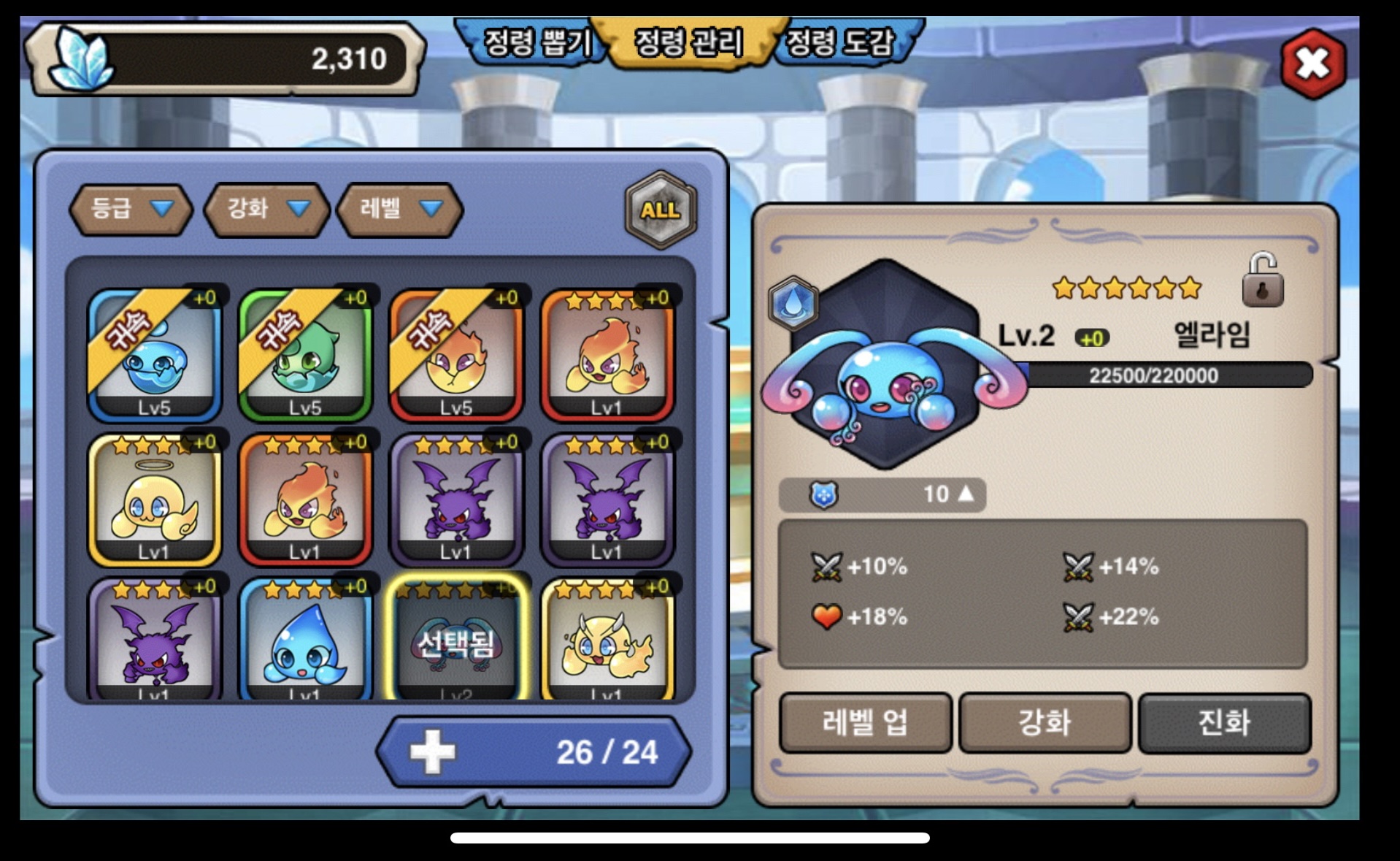Close the spirit management screen
Viewport: 1400px width, 861px height.
tap(1313, 64)
